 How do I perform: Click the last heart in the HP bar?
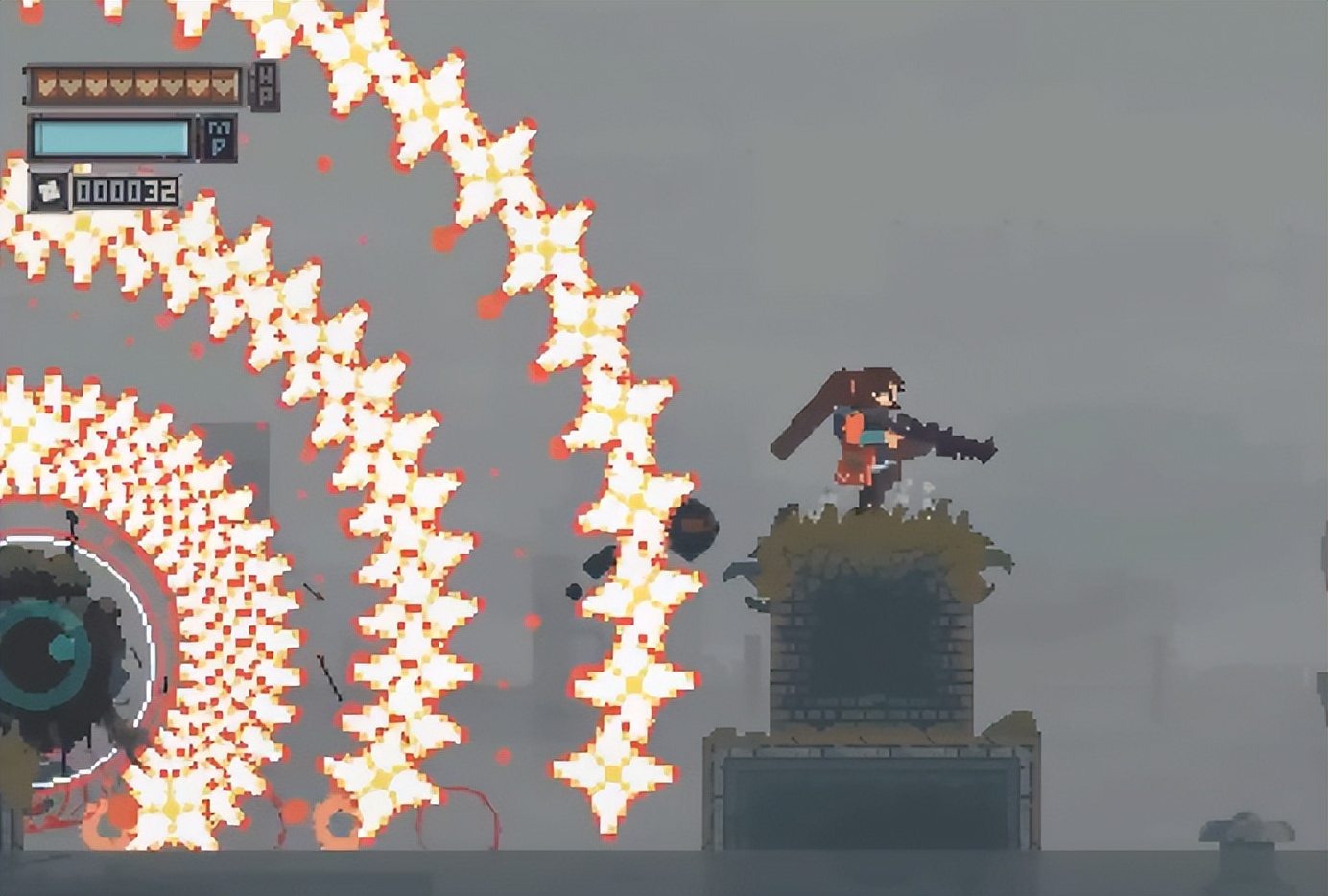[223, 83]
